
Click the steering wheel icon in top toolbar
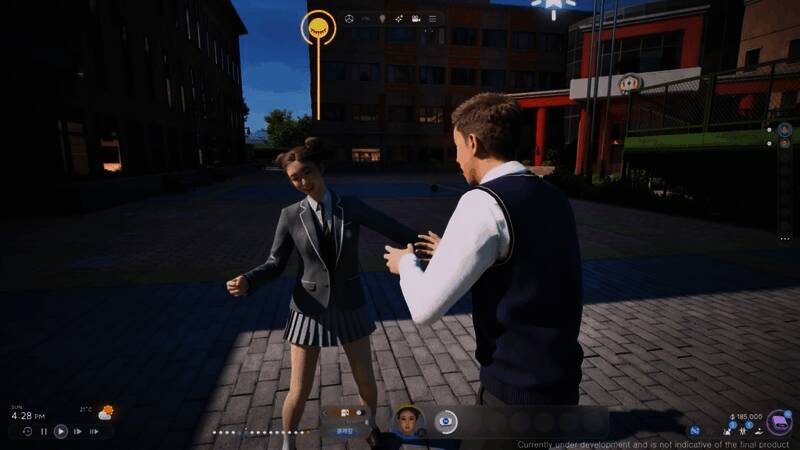tap(349, 18)
